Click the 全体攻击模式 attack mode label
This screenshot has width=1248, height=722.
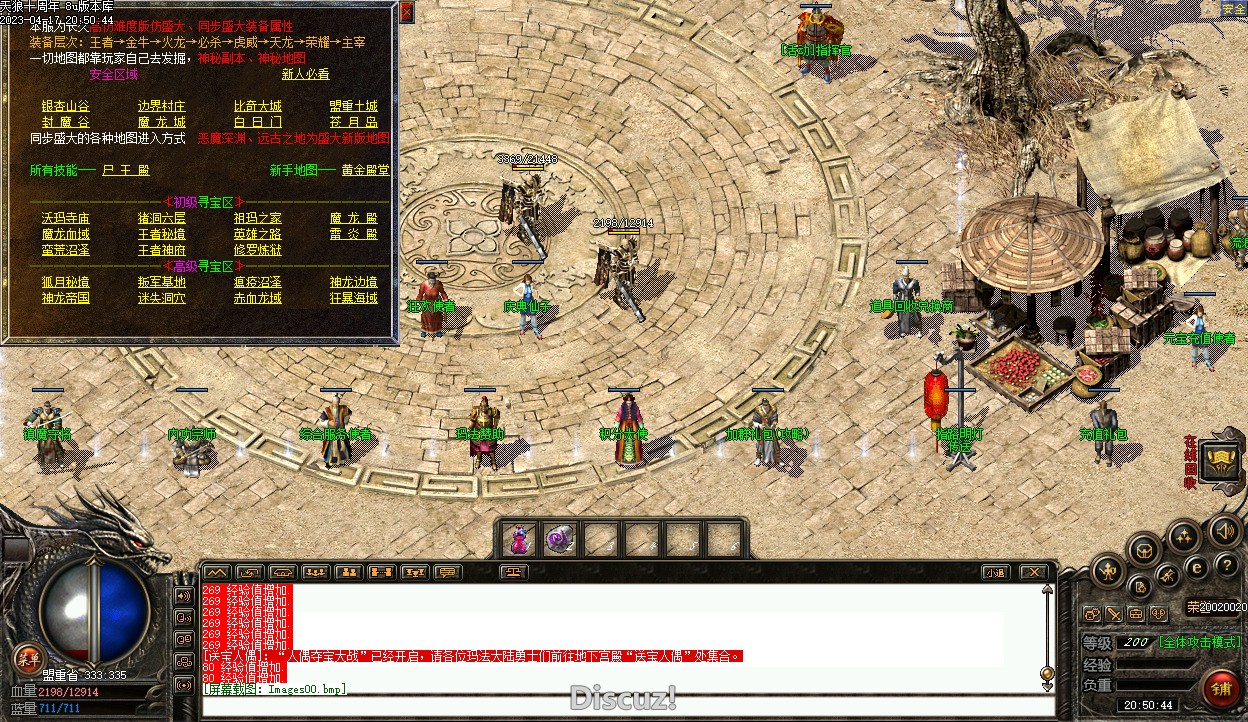point(1199,642)
